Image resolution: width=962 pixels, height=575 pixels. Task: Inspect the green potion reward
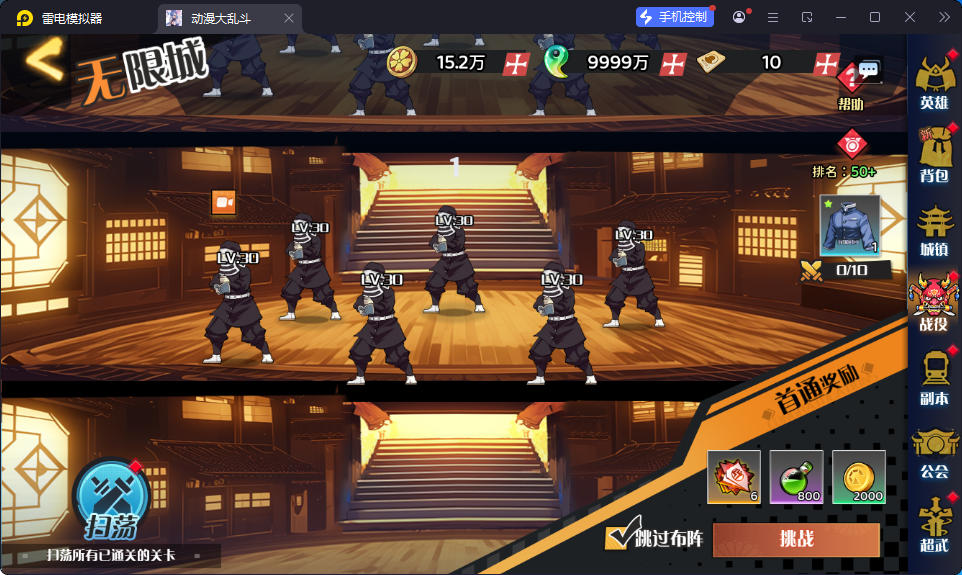pyautogui.click(x=796, y=477)
